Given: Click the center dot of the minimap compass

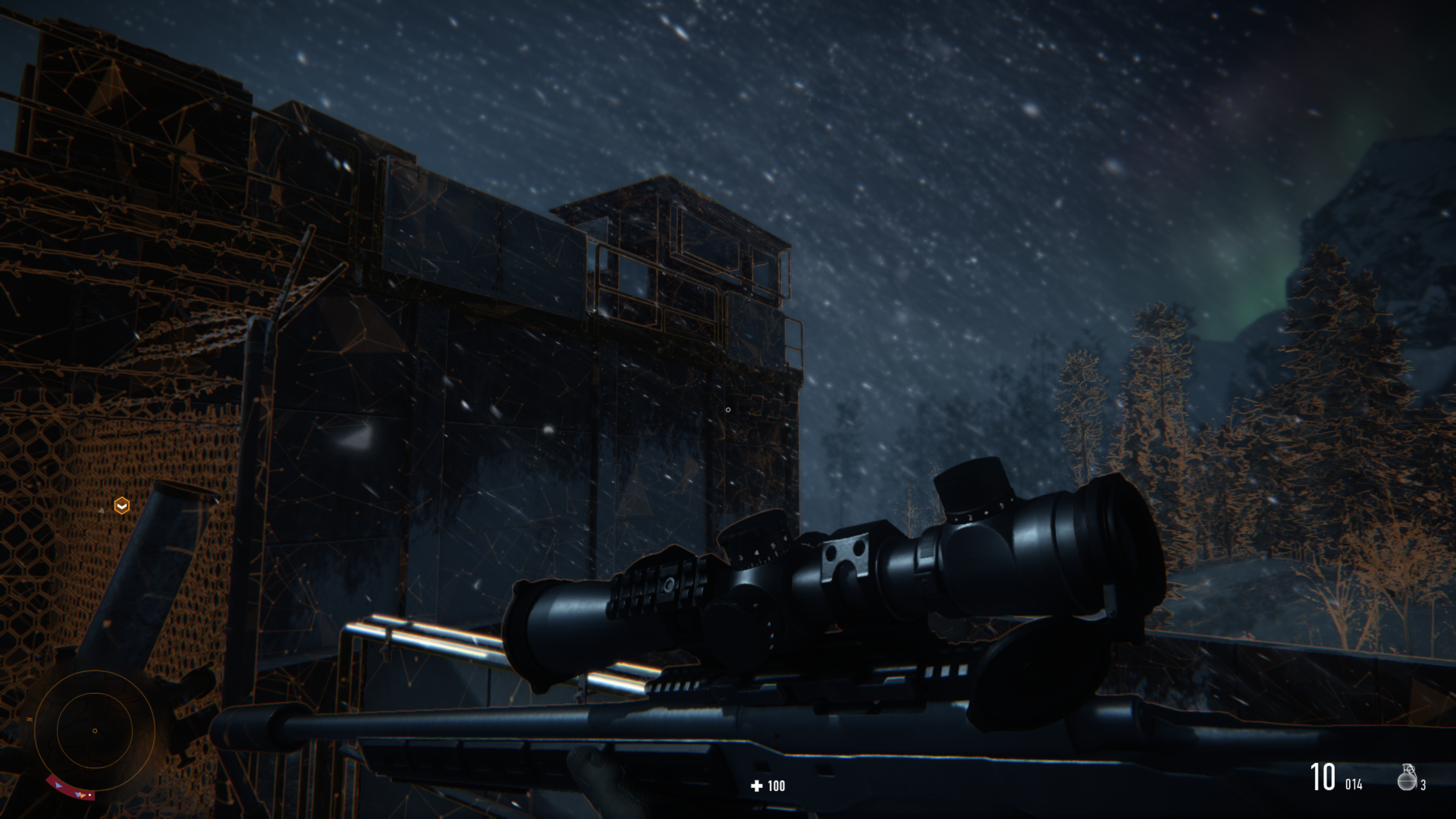Looking at the screenshot, I should (x=95, y=731).
